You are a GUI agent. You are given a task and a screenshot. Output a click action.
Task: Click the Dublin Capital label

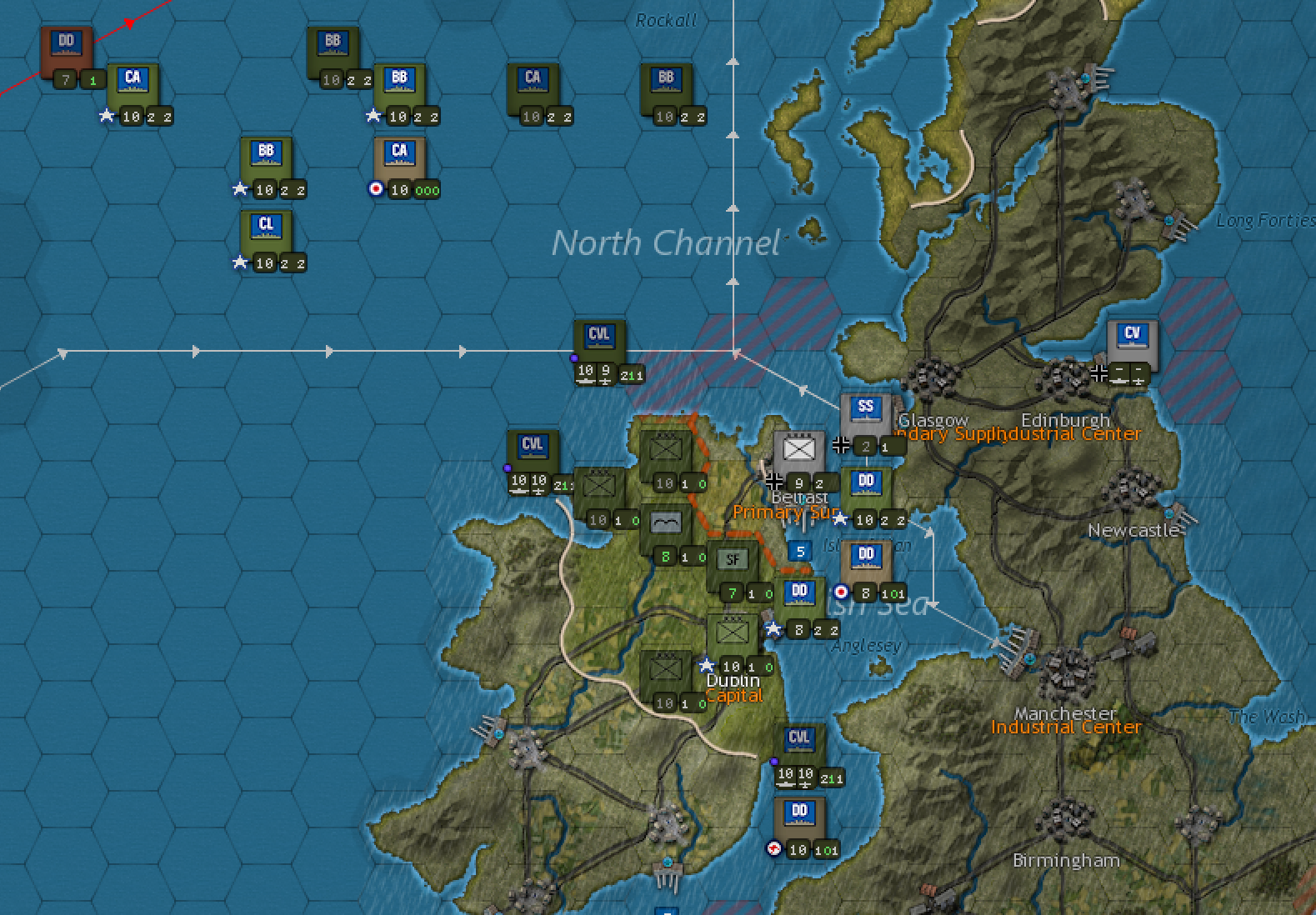pyautogui.click(x=733, y=687)
